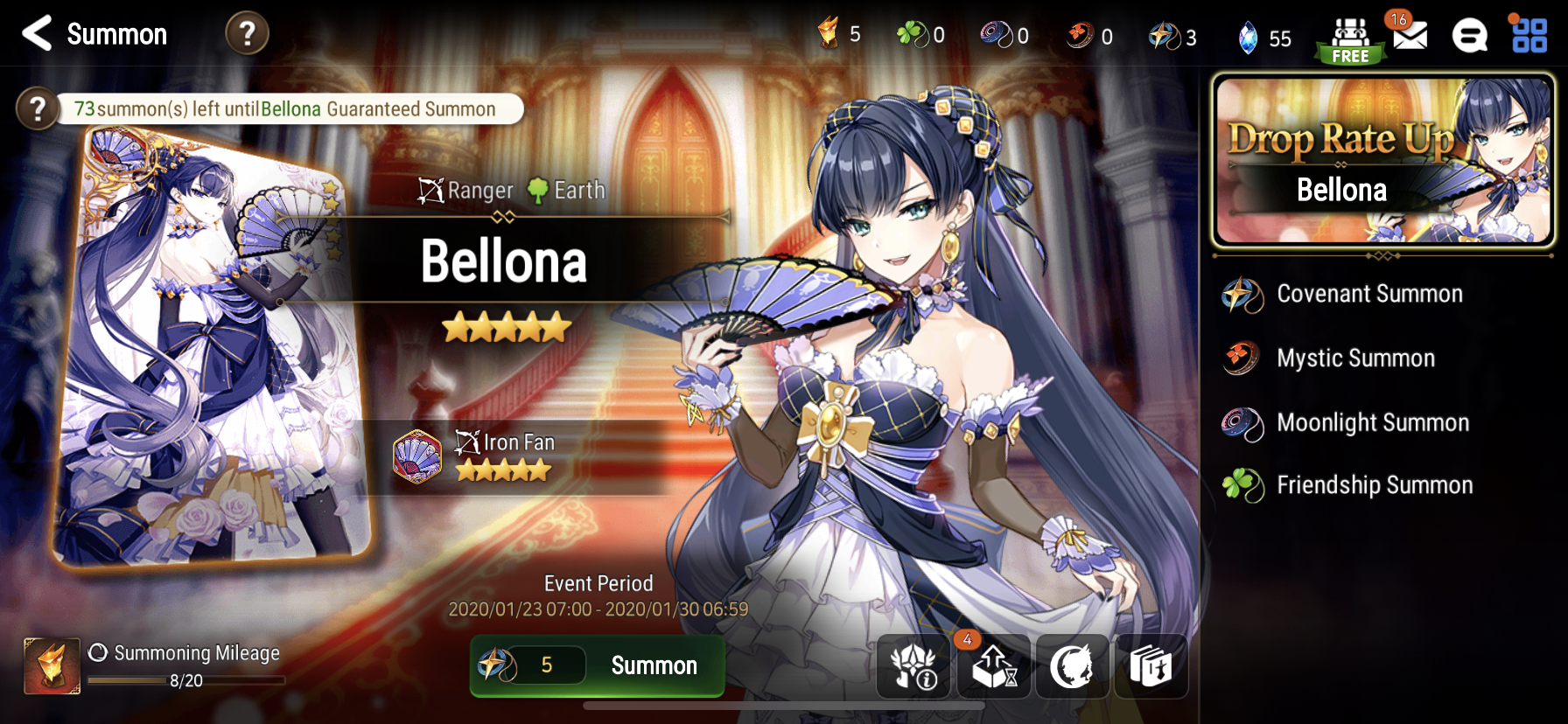Open the mail inbox with 16 notifications
The height and width of the screenshot is (724, 1568).
point(1410,36)
